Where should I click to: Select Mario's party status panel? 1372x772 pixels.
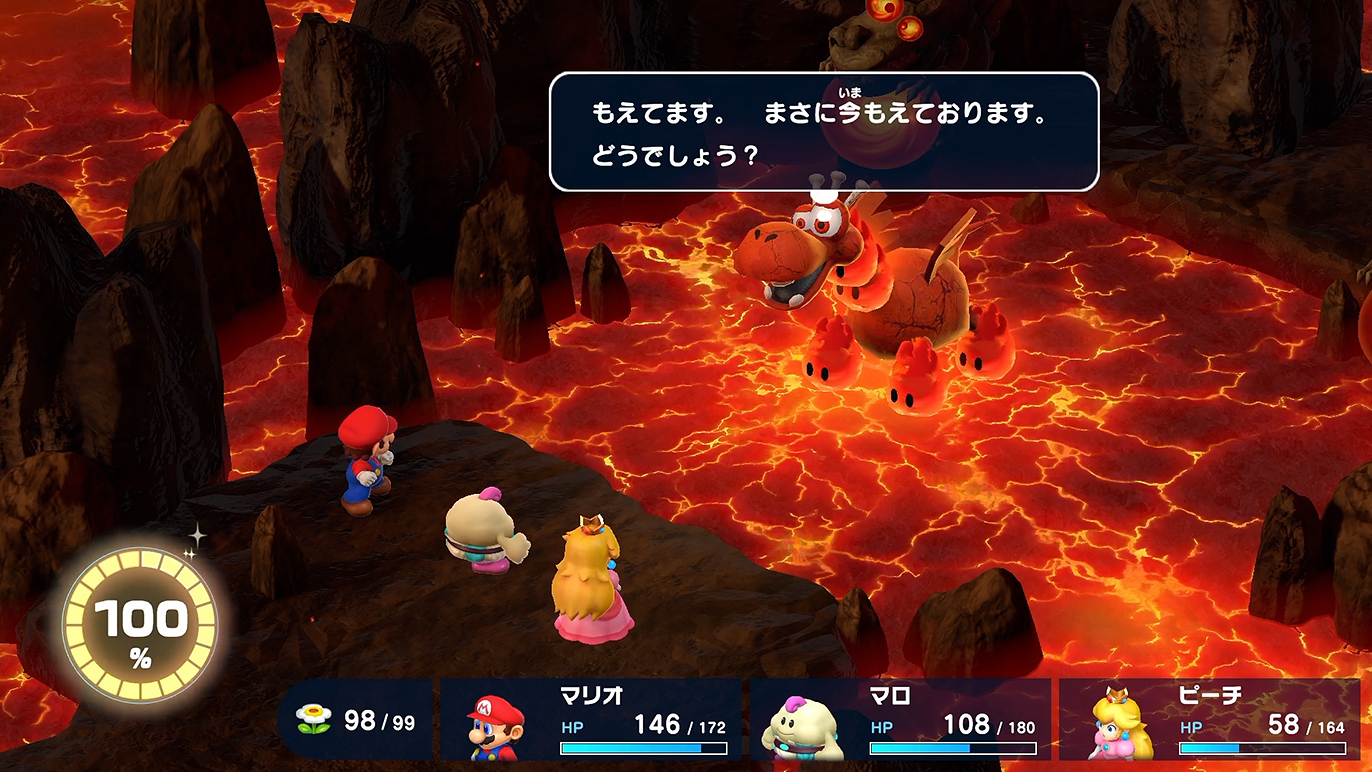[x=591, y=720]
